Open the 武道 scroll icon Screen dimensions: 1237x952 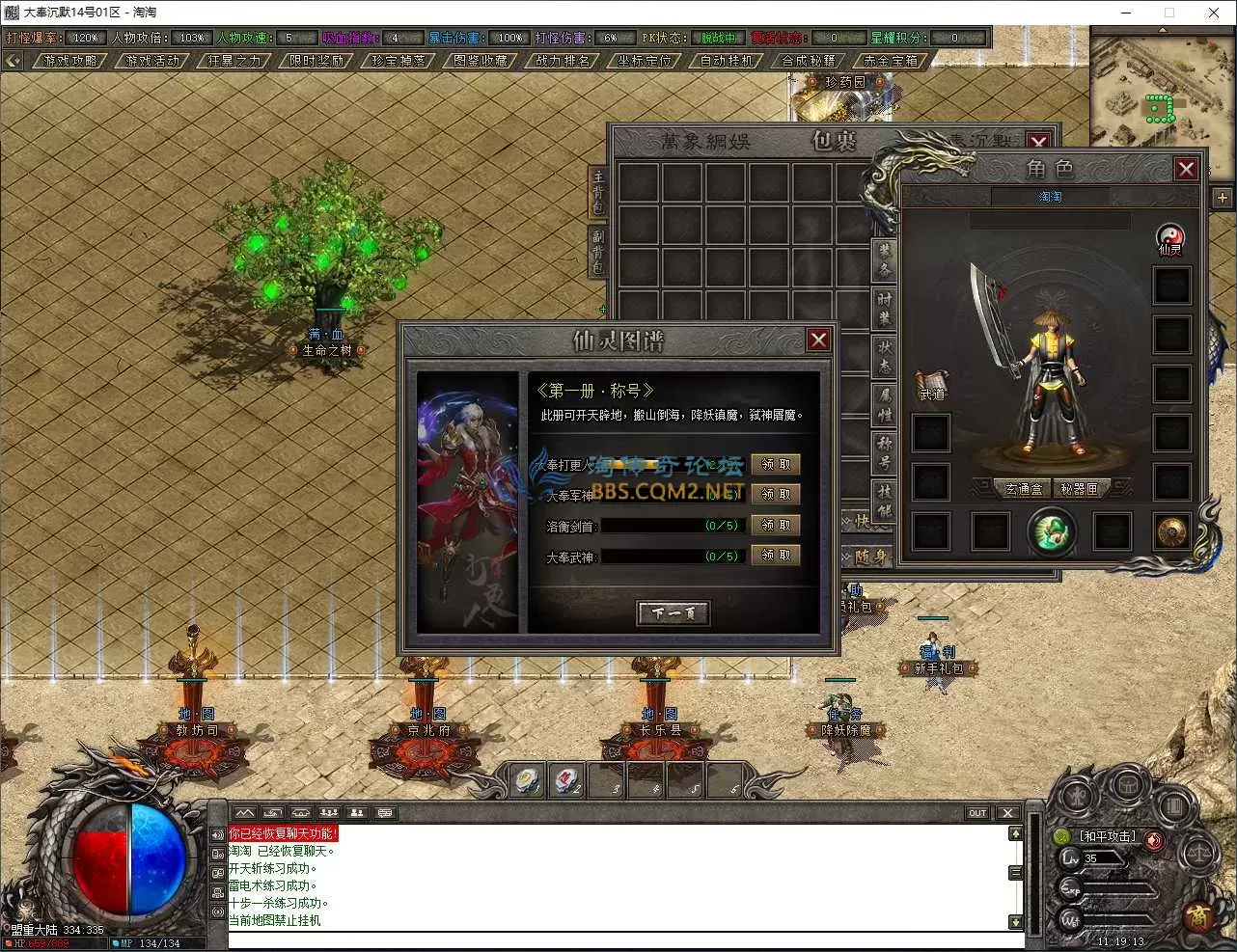[x=932, y=384]
